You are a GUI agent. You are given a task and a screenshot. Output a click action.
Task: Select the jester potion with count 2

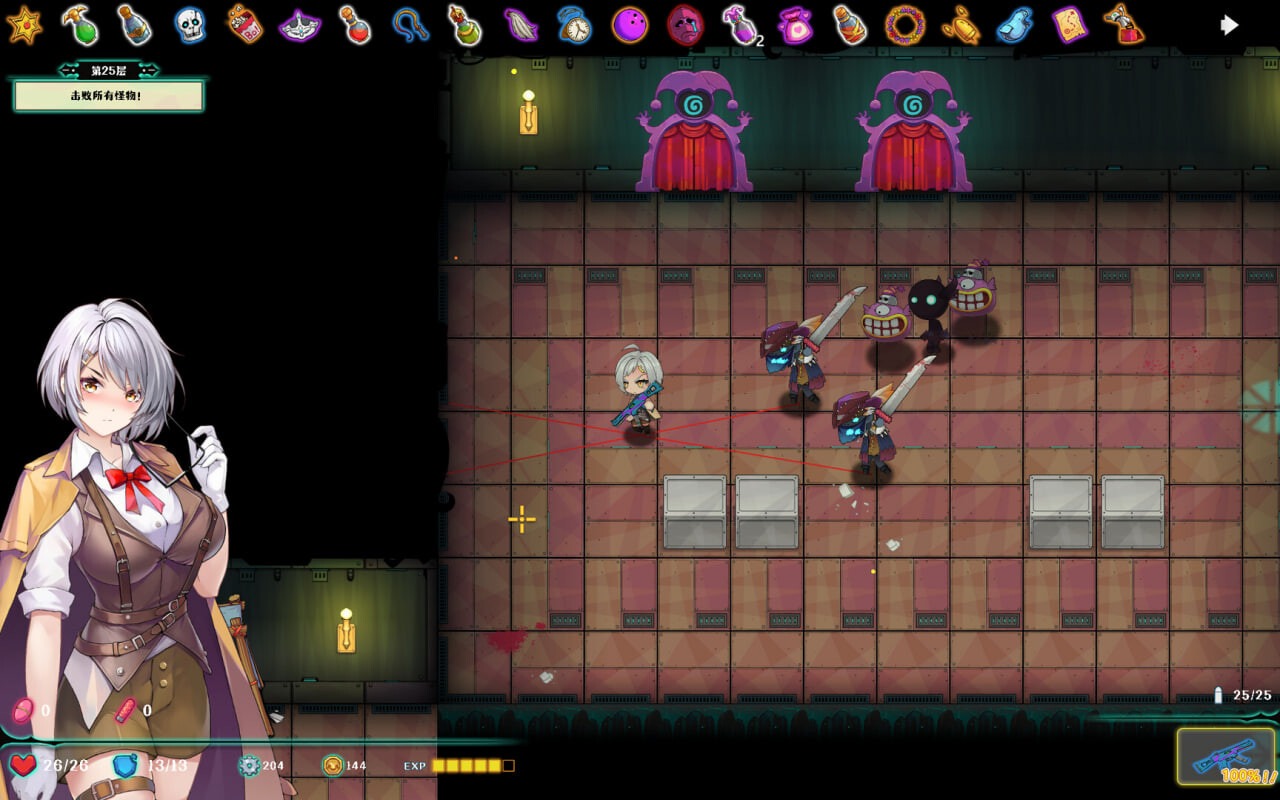[x=740, y=25]
